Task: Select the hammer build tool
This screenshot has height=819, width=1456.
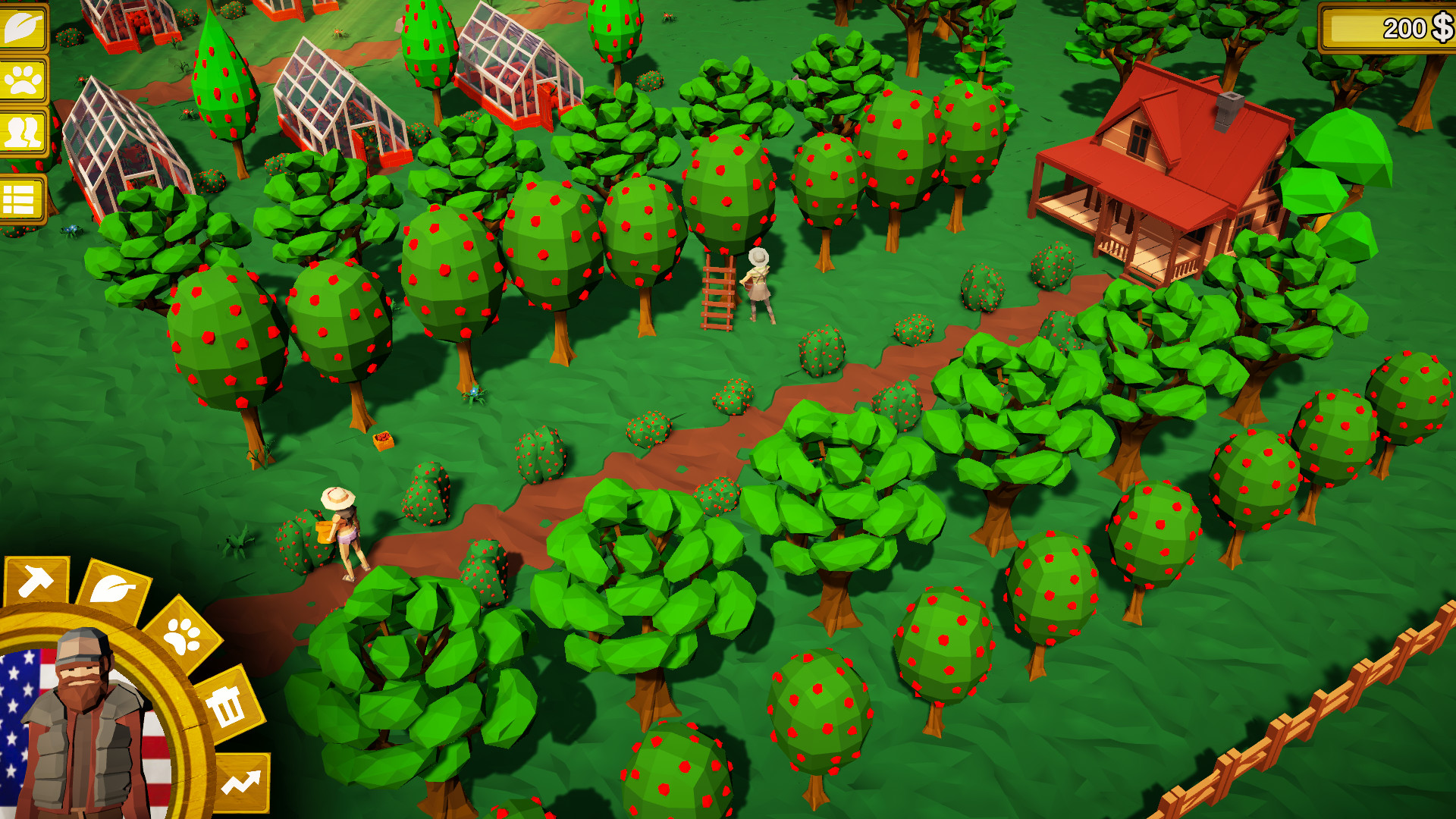Action: (x=37, y=579)
